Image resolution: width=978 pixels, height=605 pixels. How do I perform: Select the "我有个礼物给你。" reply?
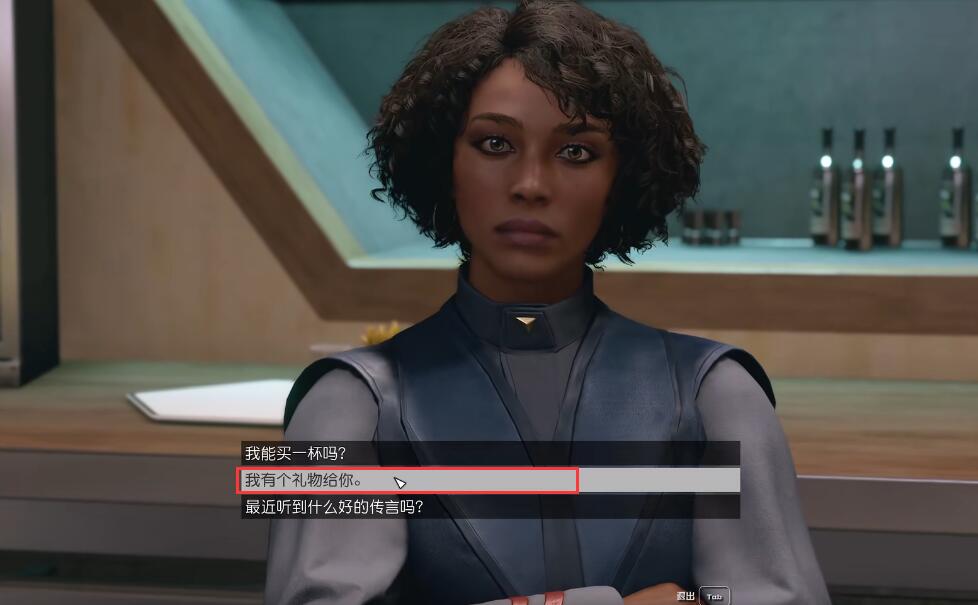(304, 480)
